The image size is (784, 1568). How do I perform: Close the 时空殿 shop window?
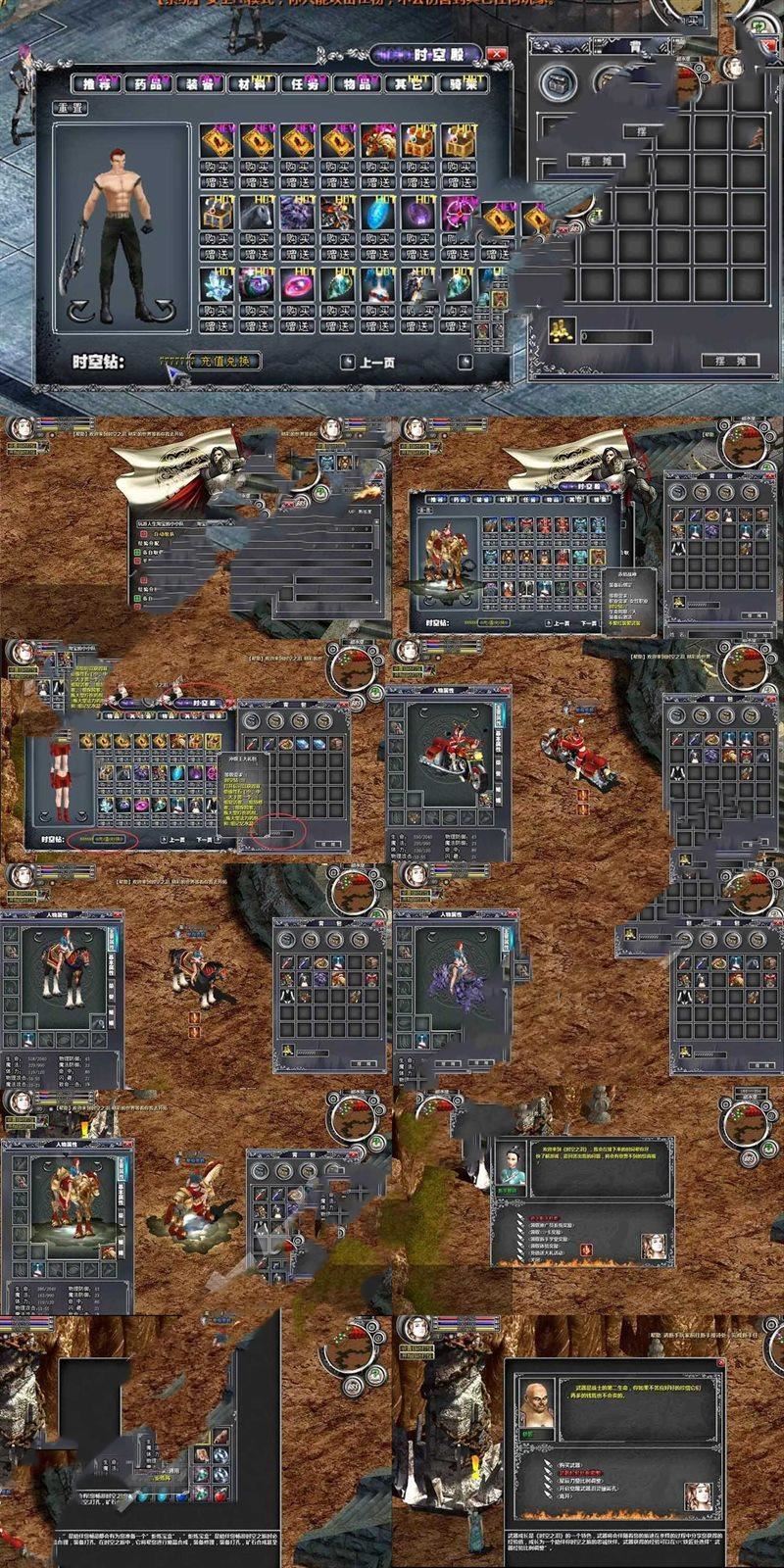tap(497, 55)
